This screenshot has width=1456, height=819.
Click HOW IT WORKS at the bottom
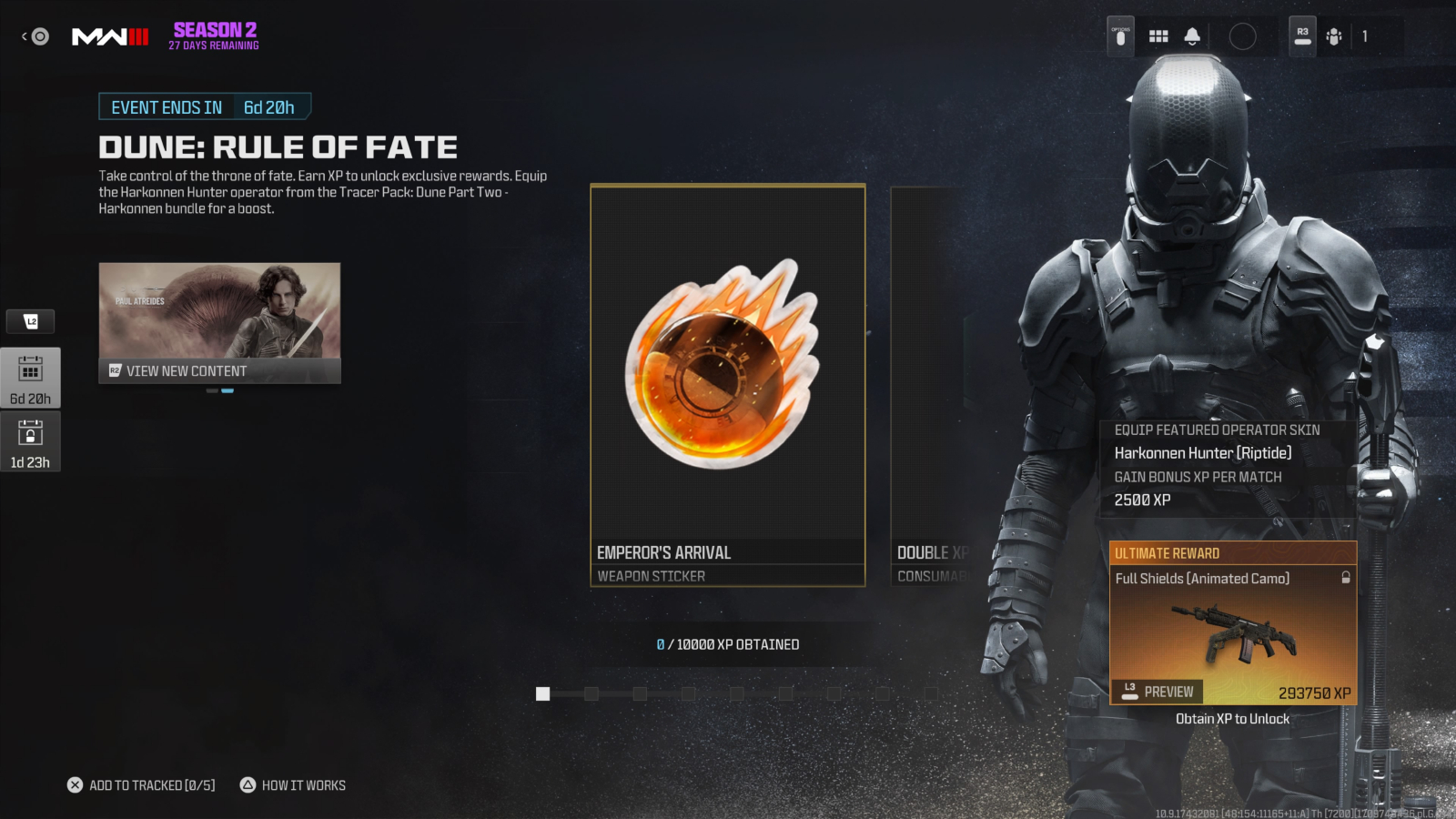point(301,784)
